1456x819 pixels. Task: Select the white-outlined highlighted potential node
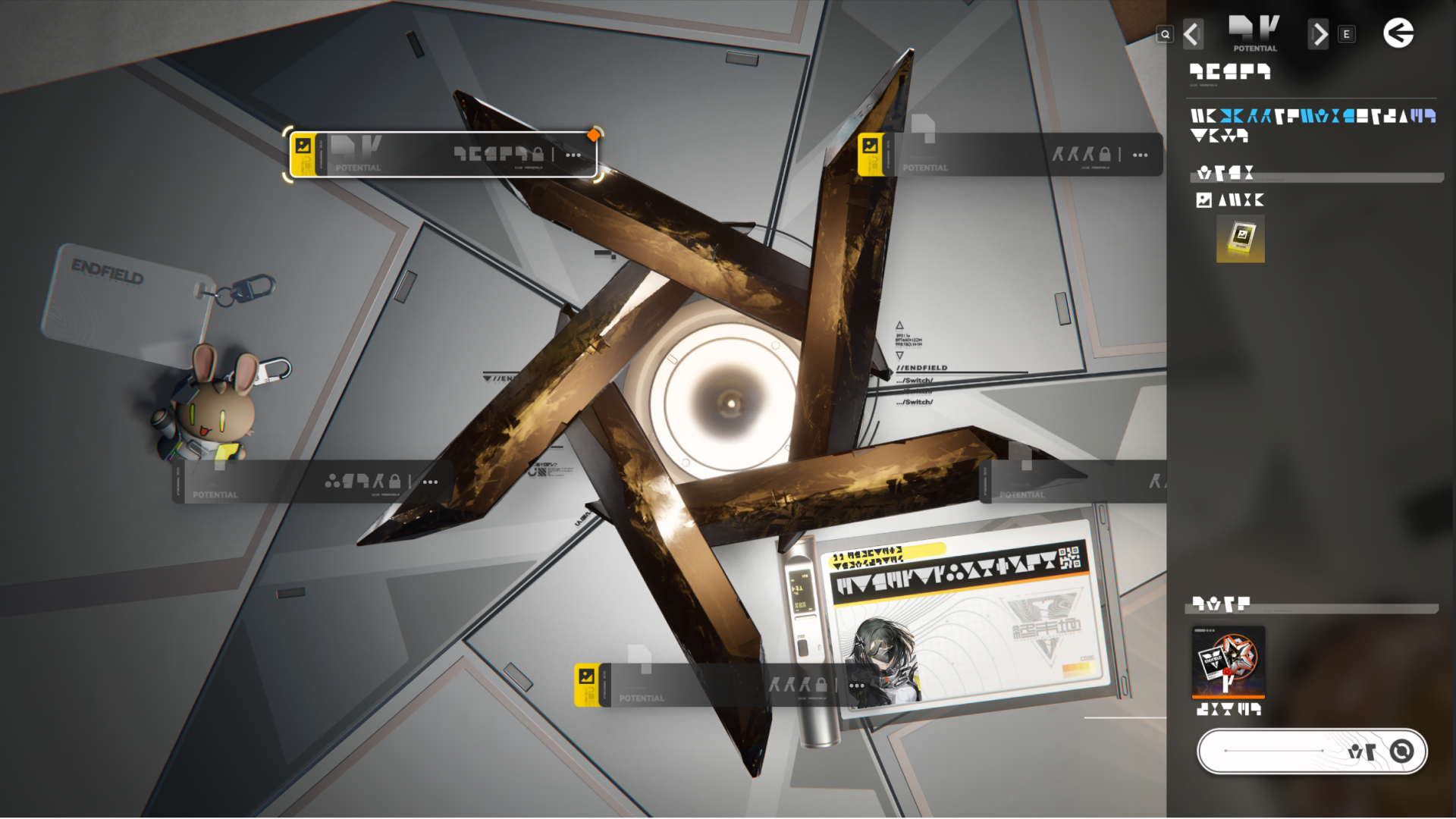click(443, 155)
